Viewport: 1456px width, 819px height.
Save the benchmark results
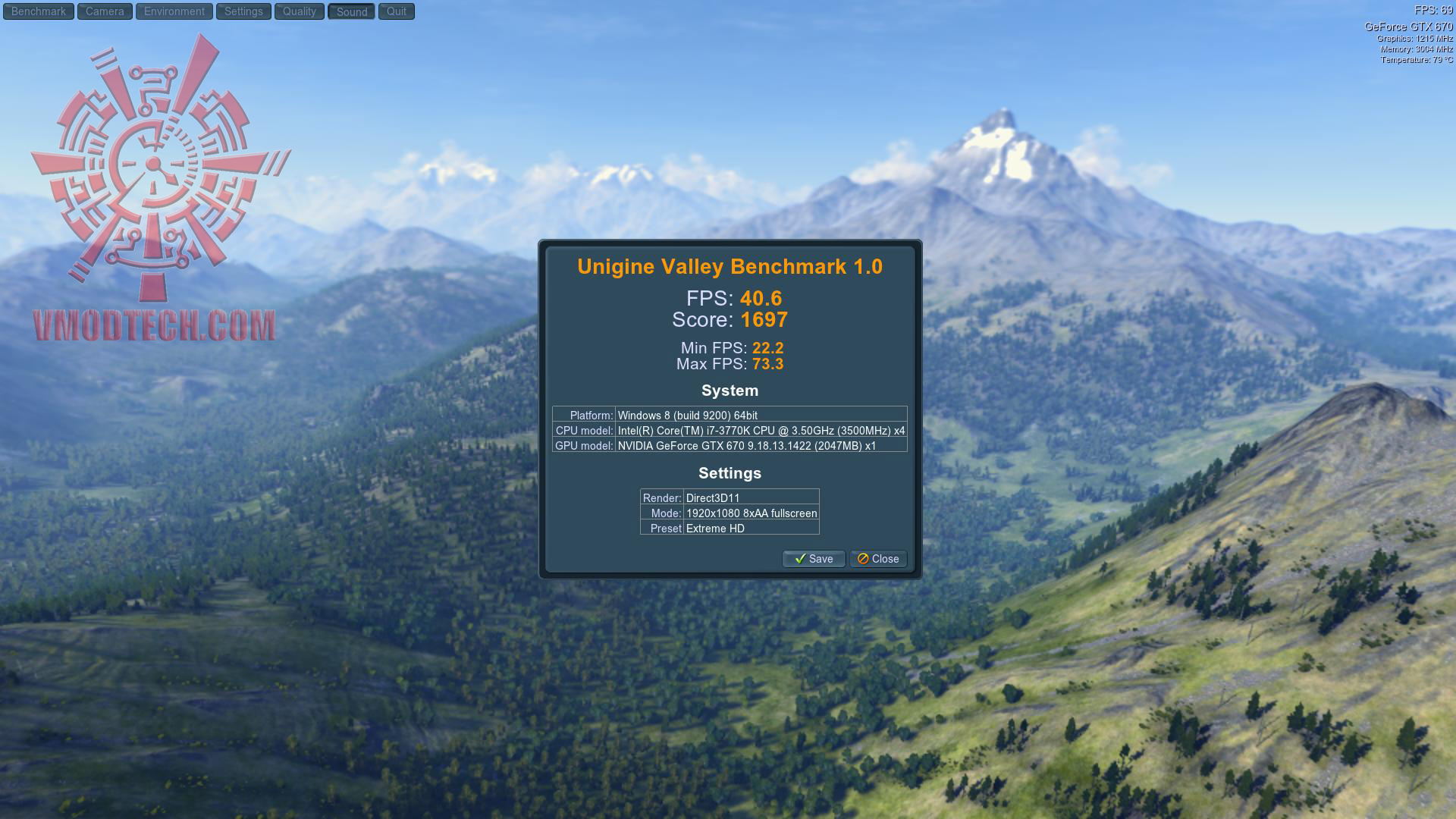[x=814, y=559]
